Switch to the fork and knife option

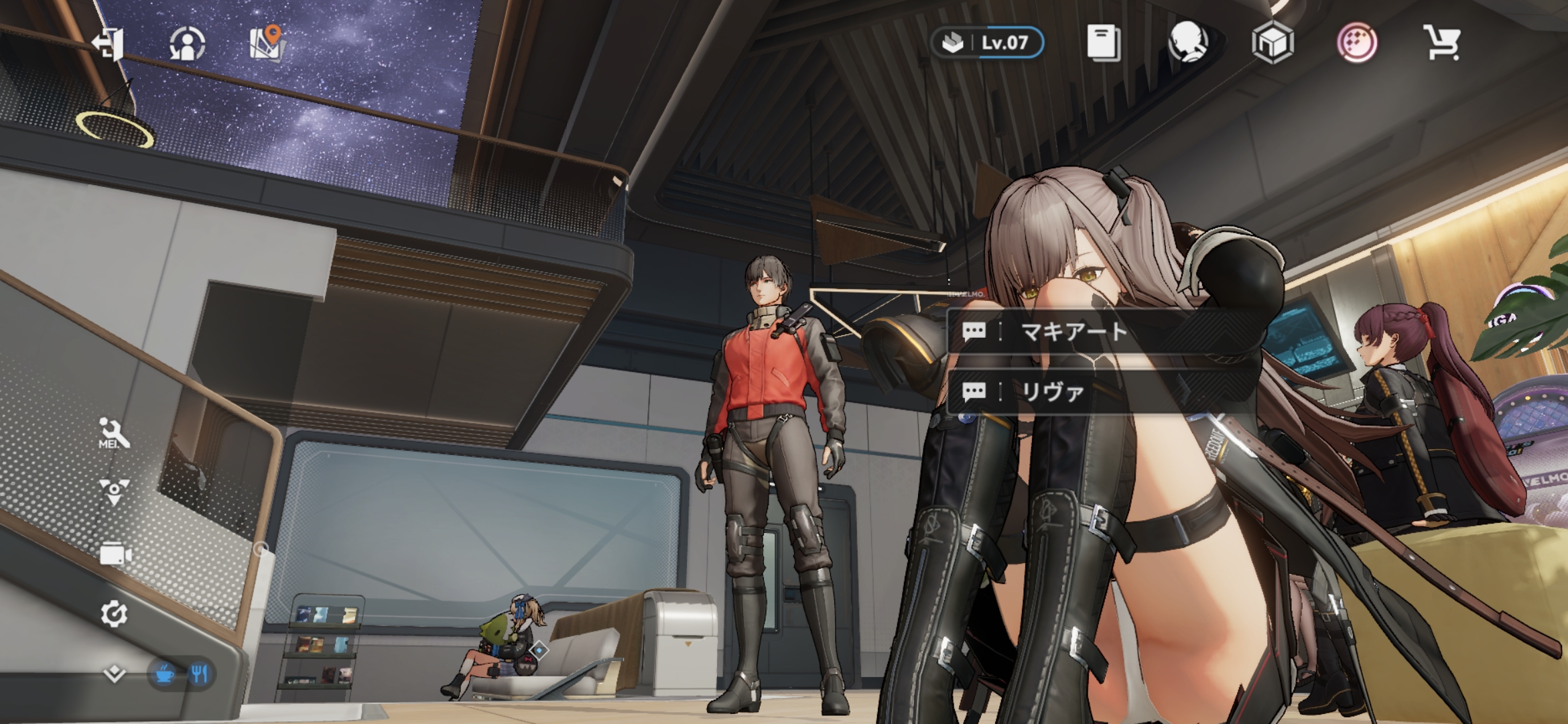click(199, 673)
